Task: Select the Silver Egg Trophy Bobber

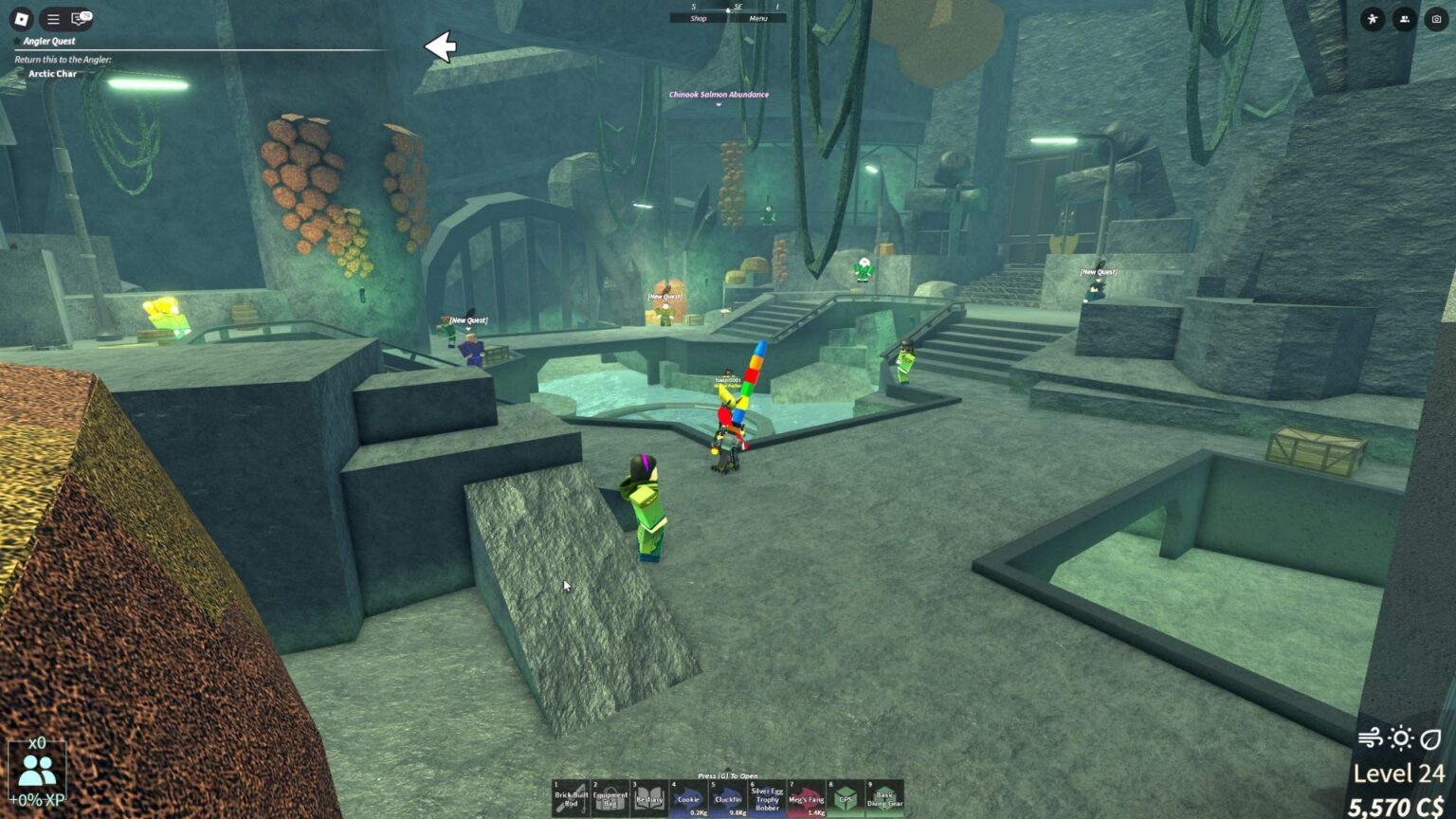Action: click(x=768, y=799)
